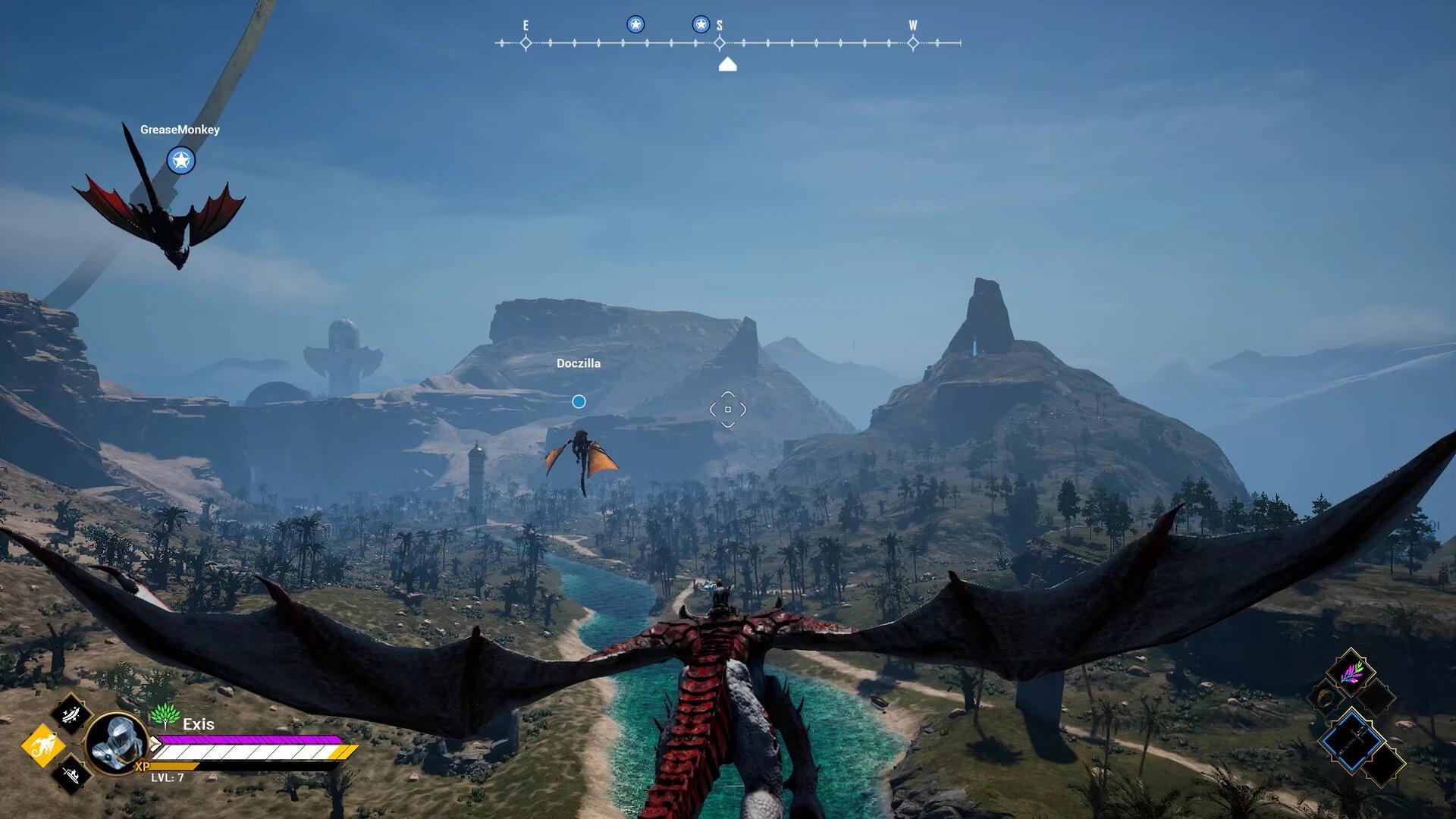Toggle GreaseMonkey's blue star party marker
Viewport: 1456px width, 819px height.
tap(180, 161)
